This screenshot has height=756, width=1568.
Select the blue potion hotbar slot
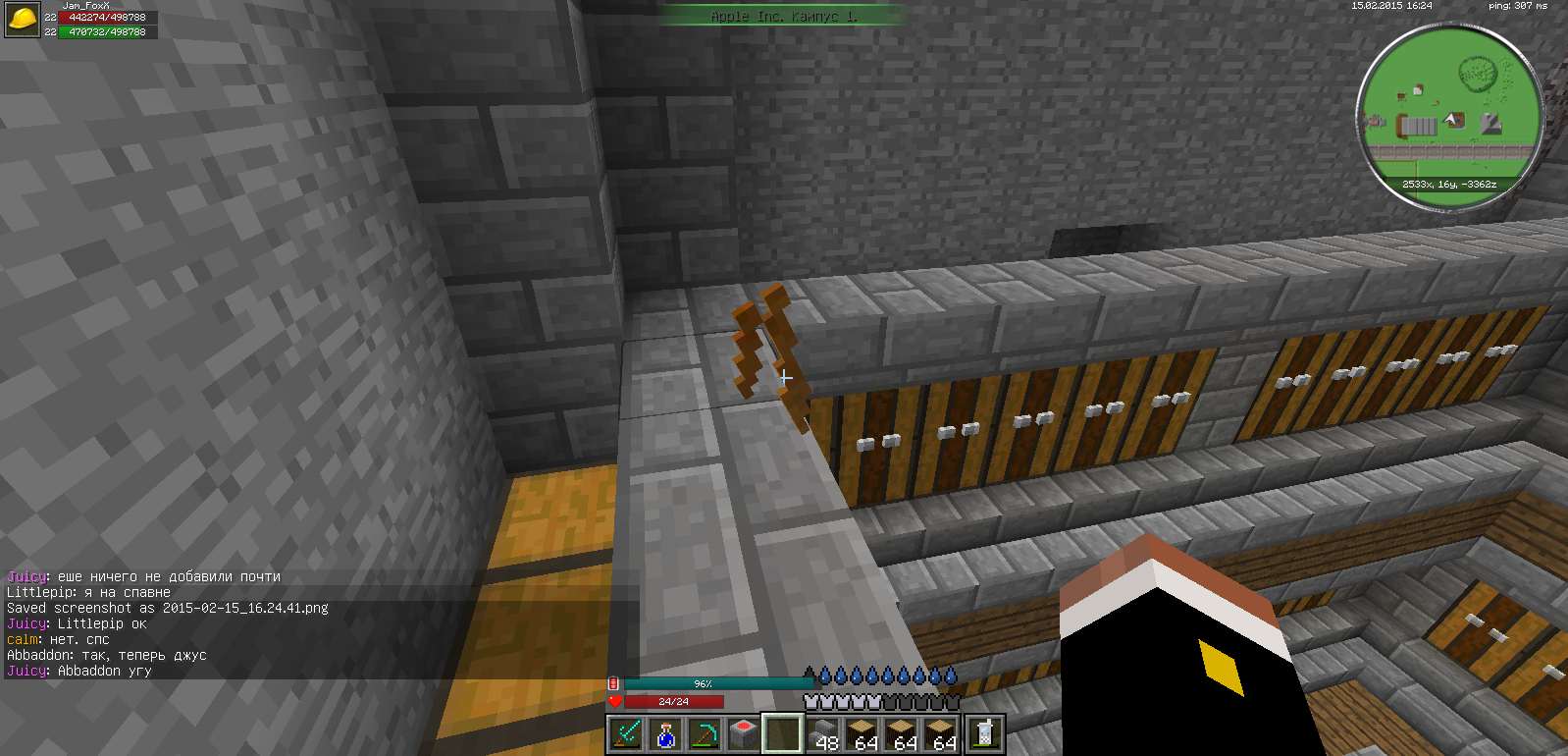pos(665,734)
